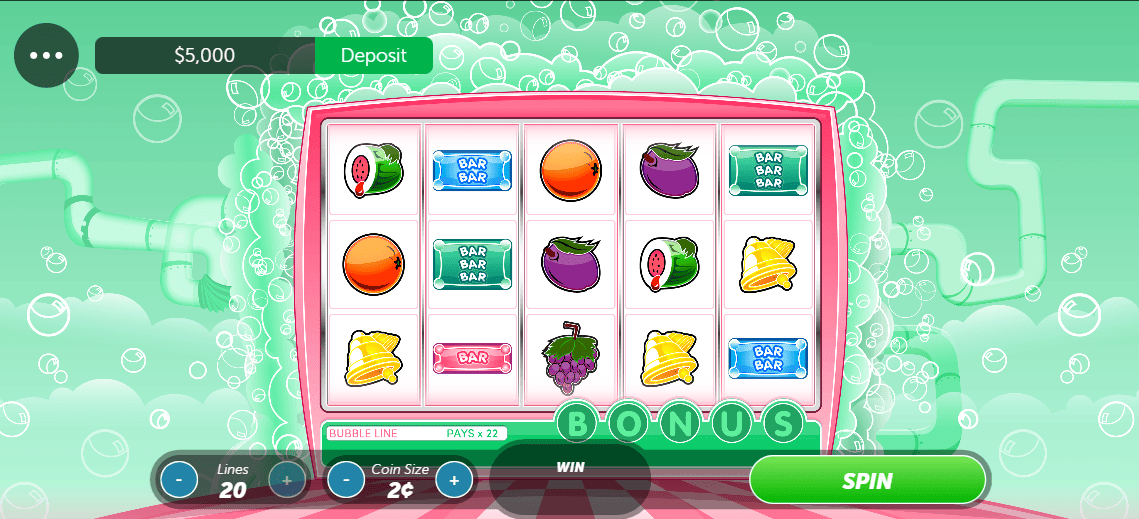Decrease the number of Lines
1139x519 pixels.
click(x=179, y=480)
